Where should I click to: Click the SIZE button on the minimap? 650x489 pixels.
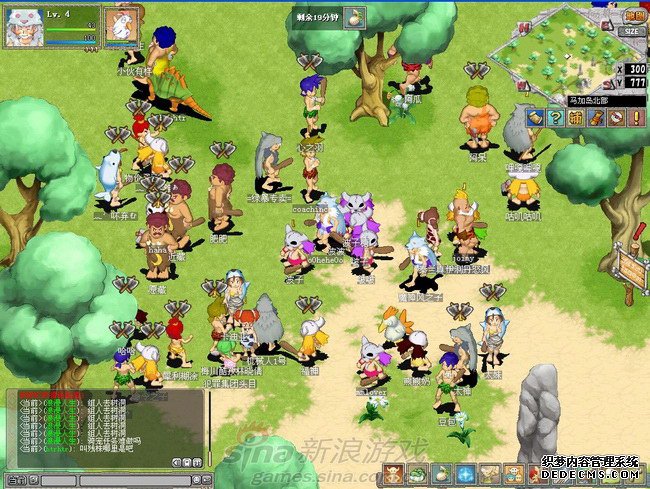630,31
